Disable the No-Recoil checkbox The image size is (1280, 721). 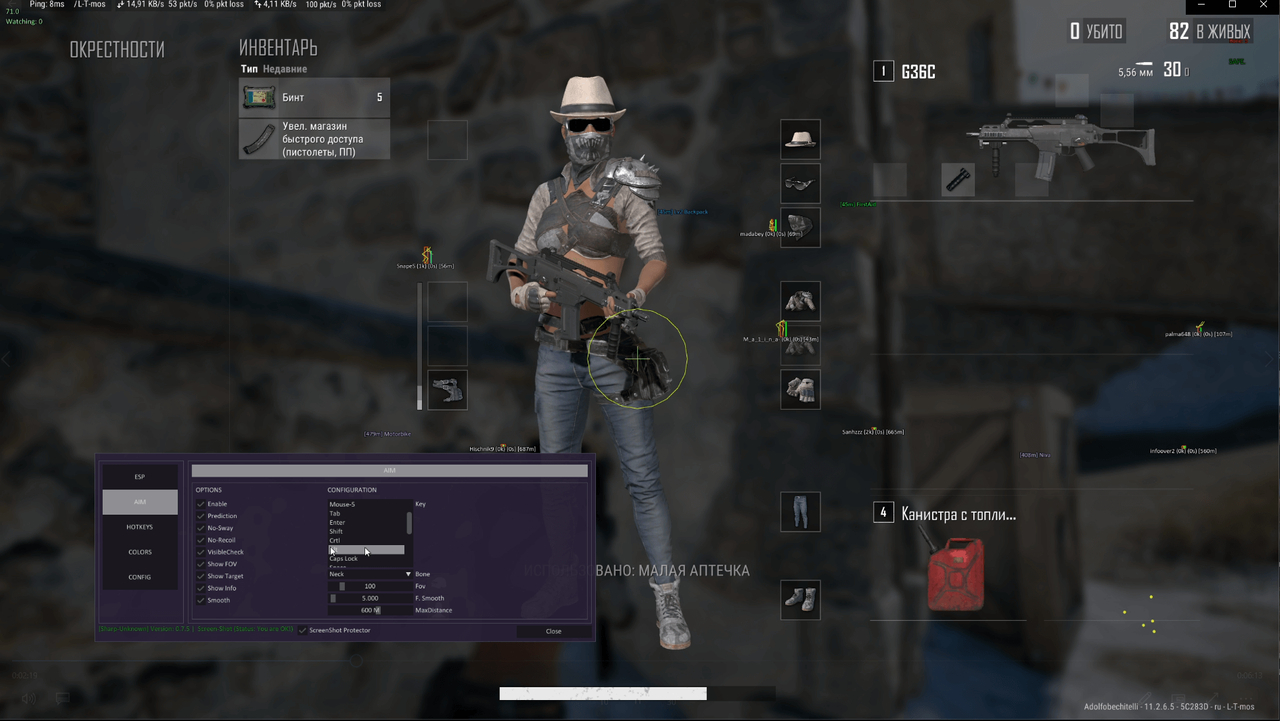[x=200, y=540]
